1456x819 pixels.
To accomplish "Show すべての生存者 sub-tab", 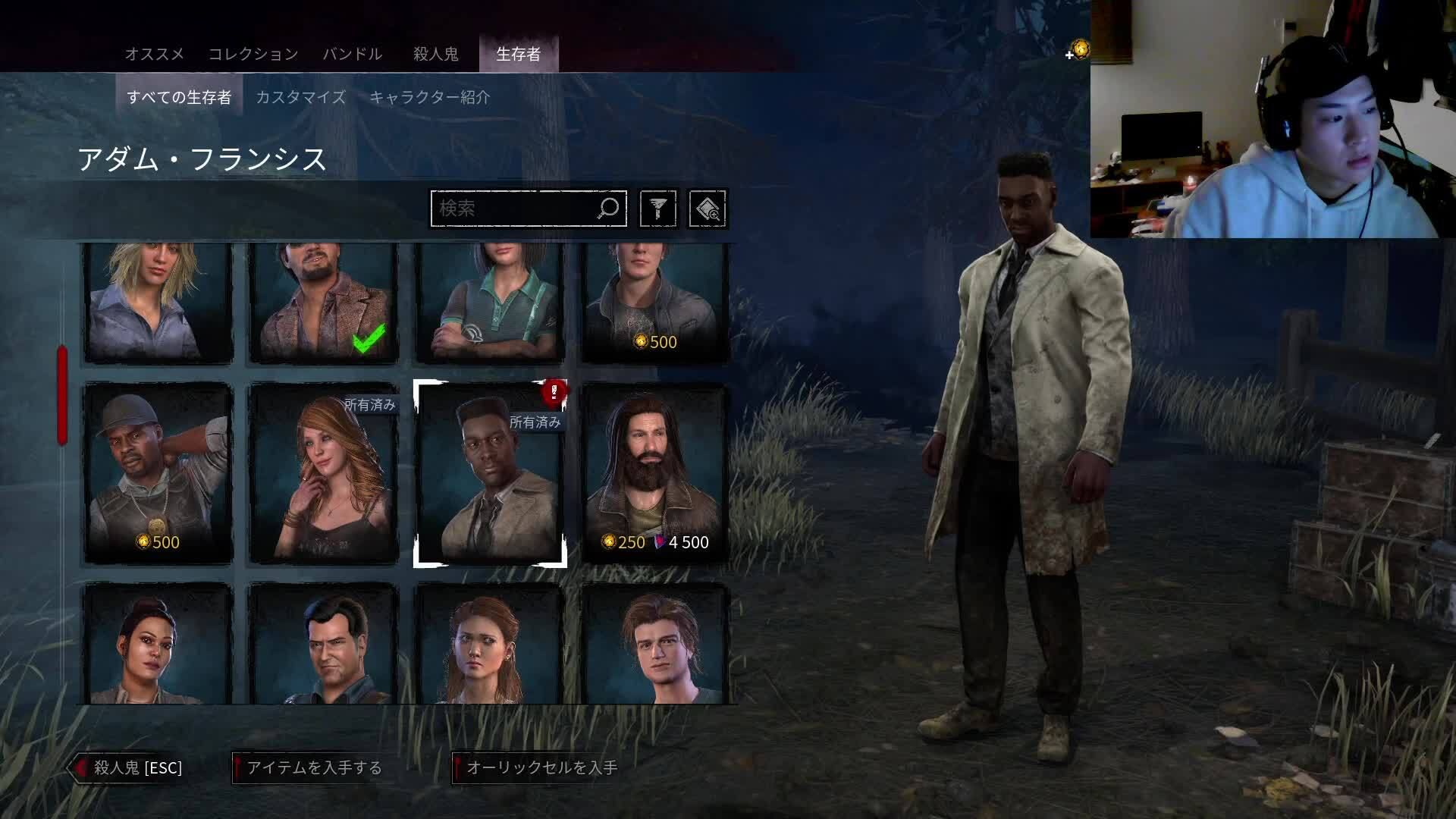I will point(179,97).
